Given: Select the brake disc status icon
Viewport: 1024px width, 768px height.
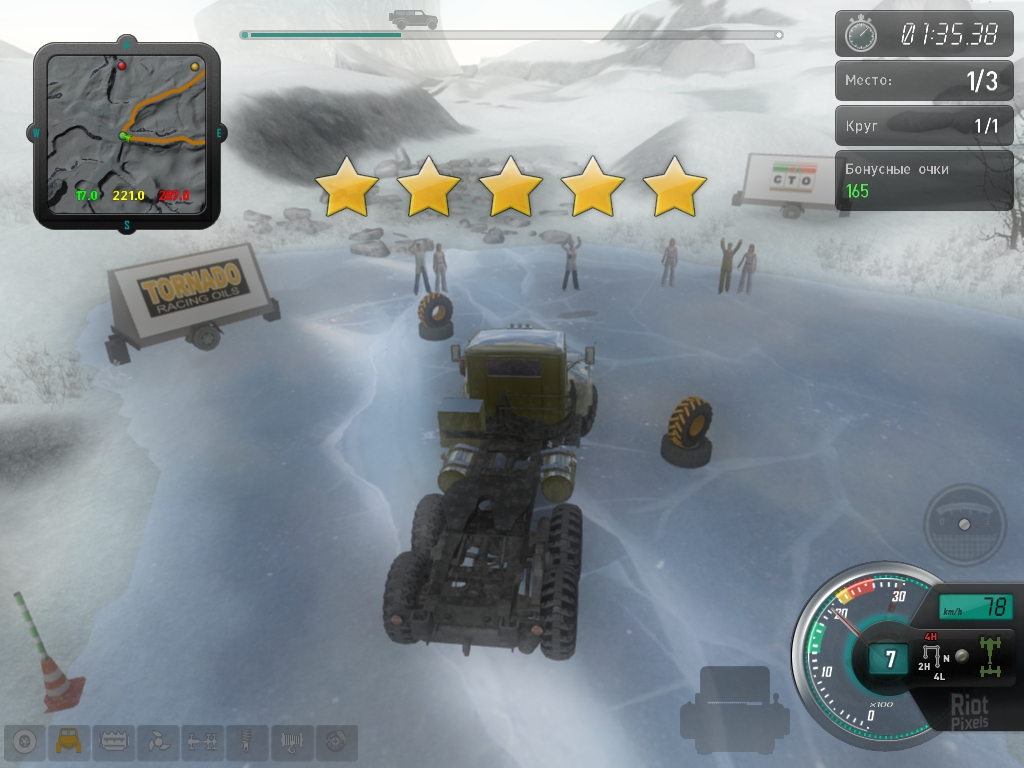Looking at the screenshot, I should 336,742.
